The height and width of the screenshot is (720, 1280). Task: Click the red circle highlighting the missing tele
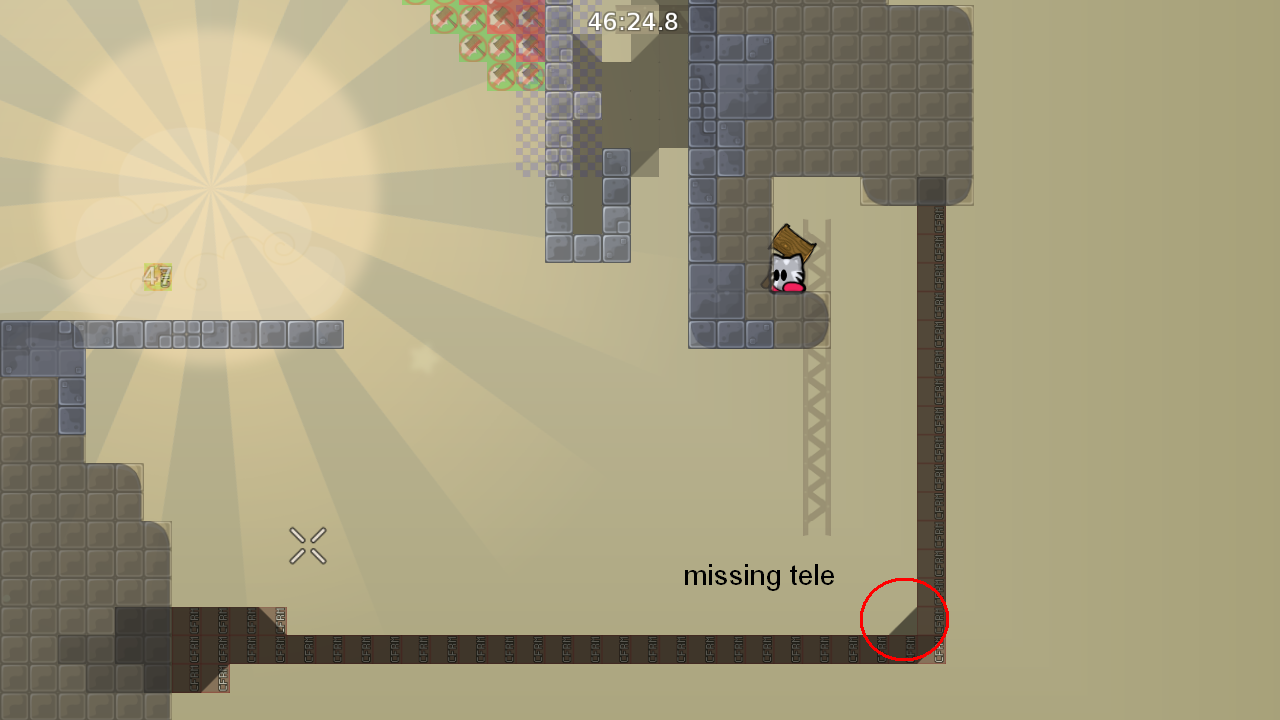[x=904, y=620]
